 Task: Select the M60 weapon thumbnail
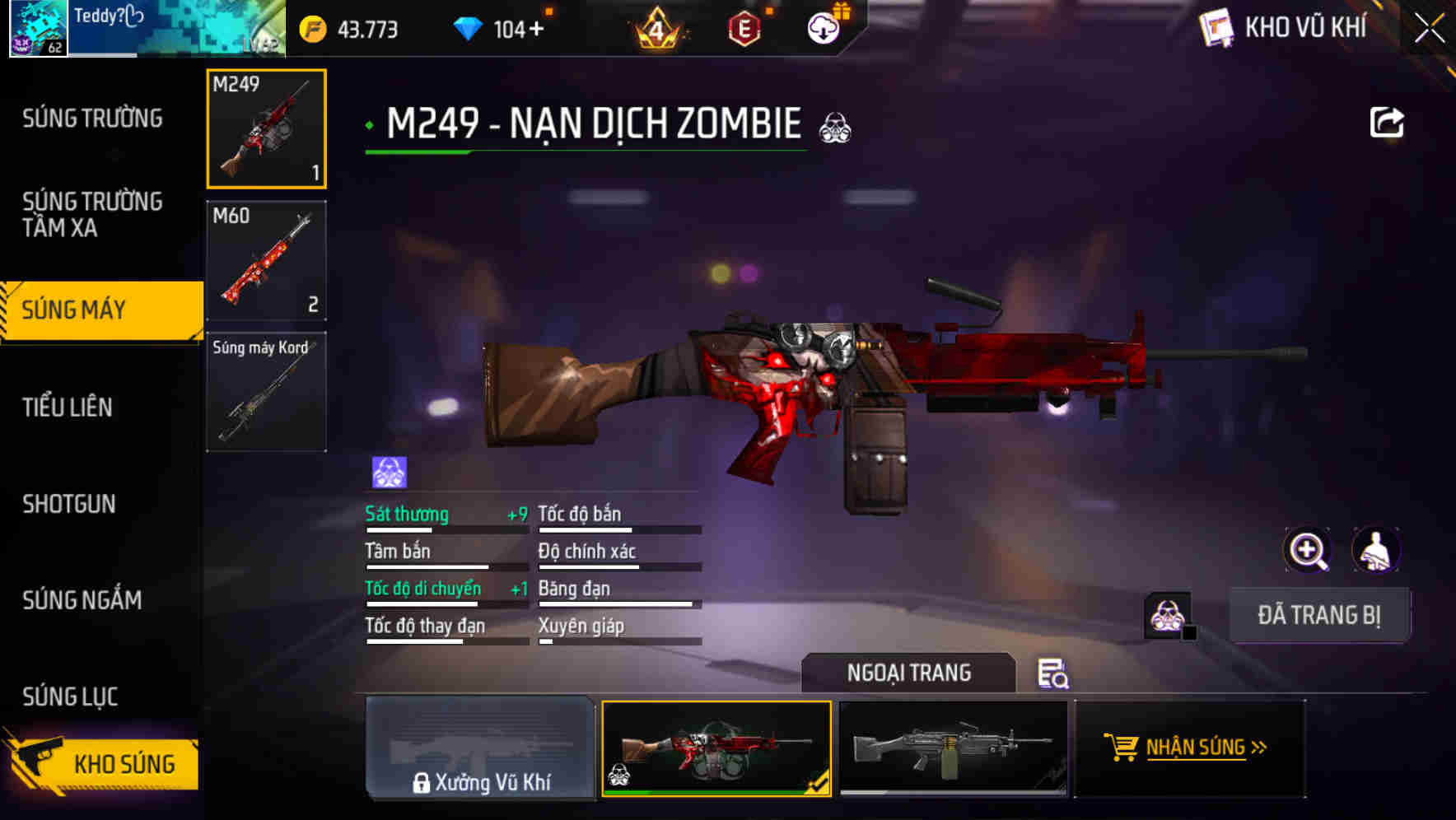(266, 259)
